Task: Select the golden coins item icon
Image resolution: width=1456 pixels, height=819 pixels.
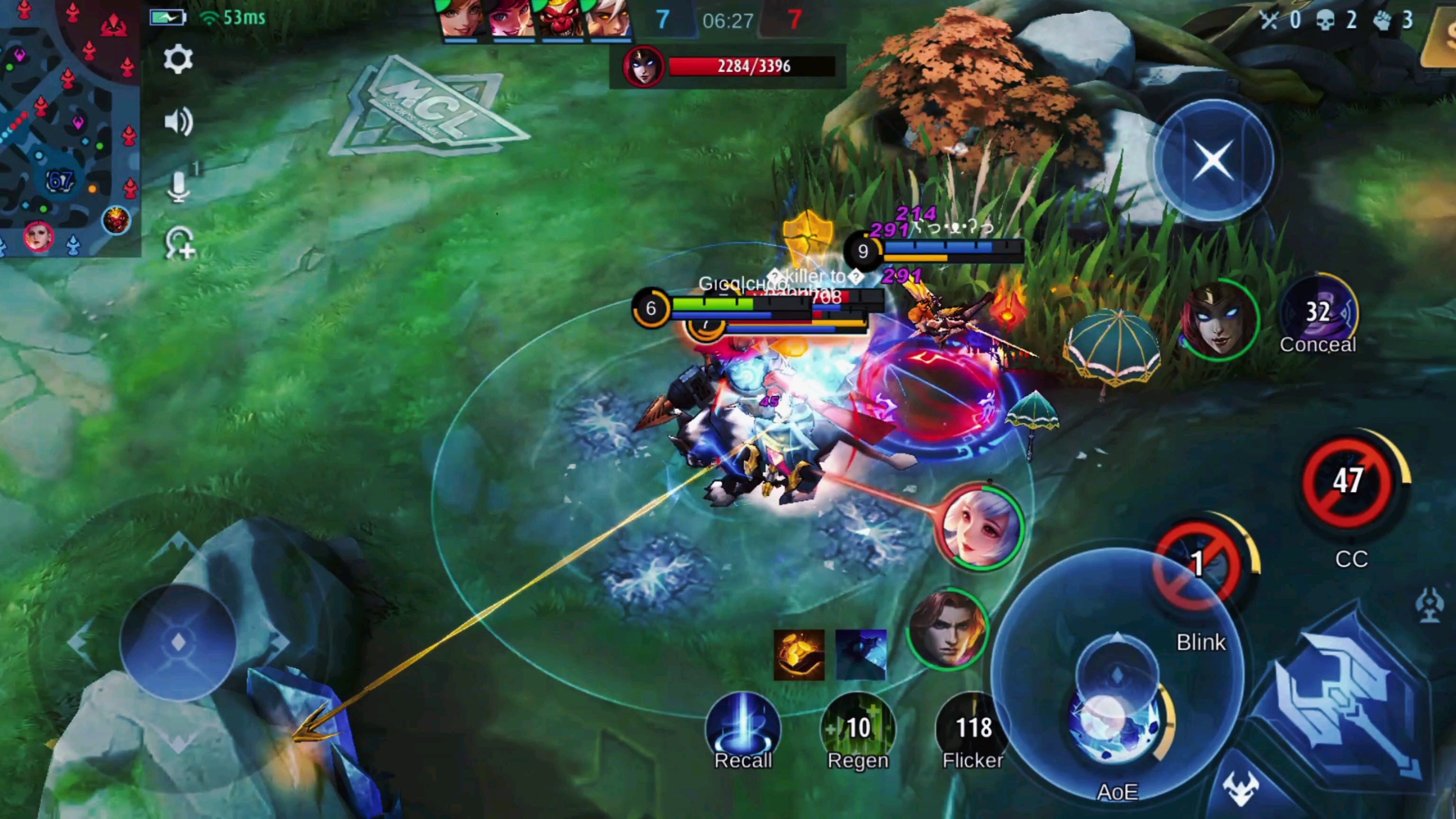Action: click(799, 655)
